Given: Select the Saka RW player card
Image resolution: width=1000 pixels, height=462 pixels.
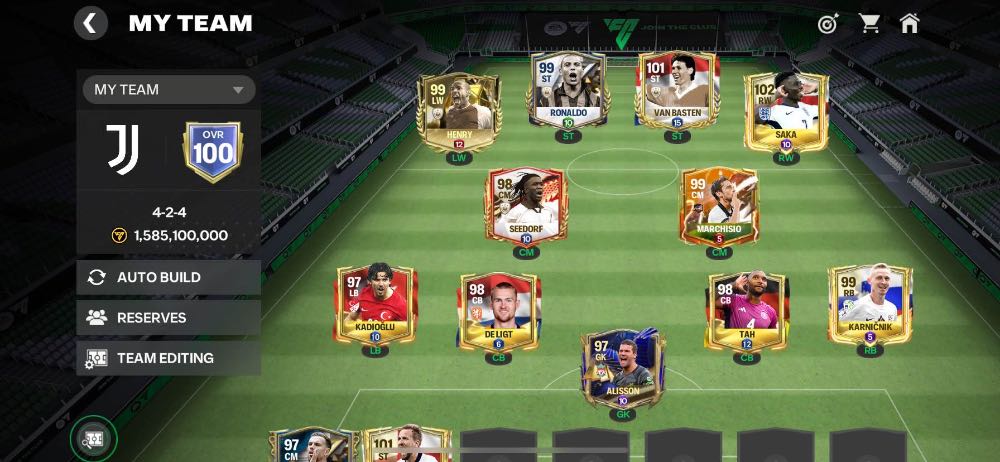Looking at the screenshot, I should coord(786,112).
